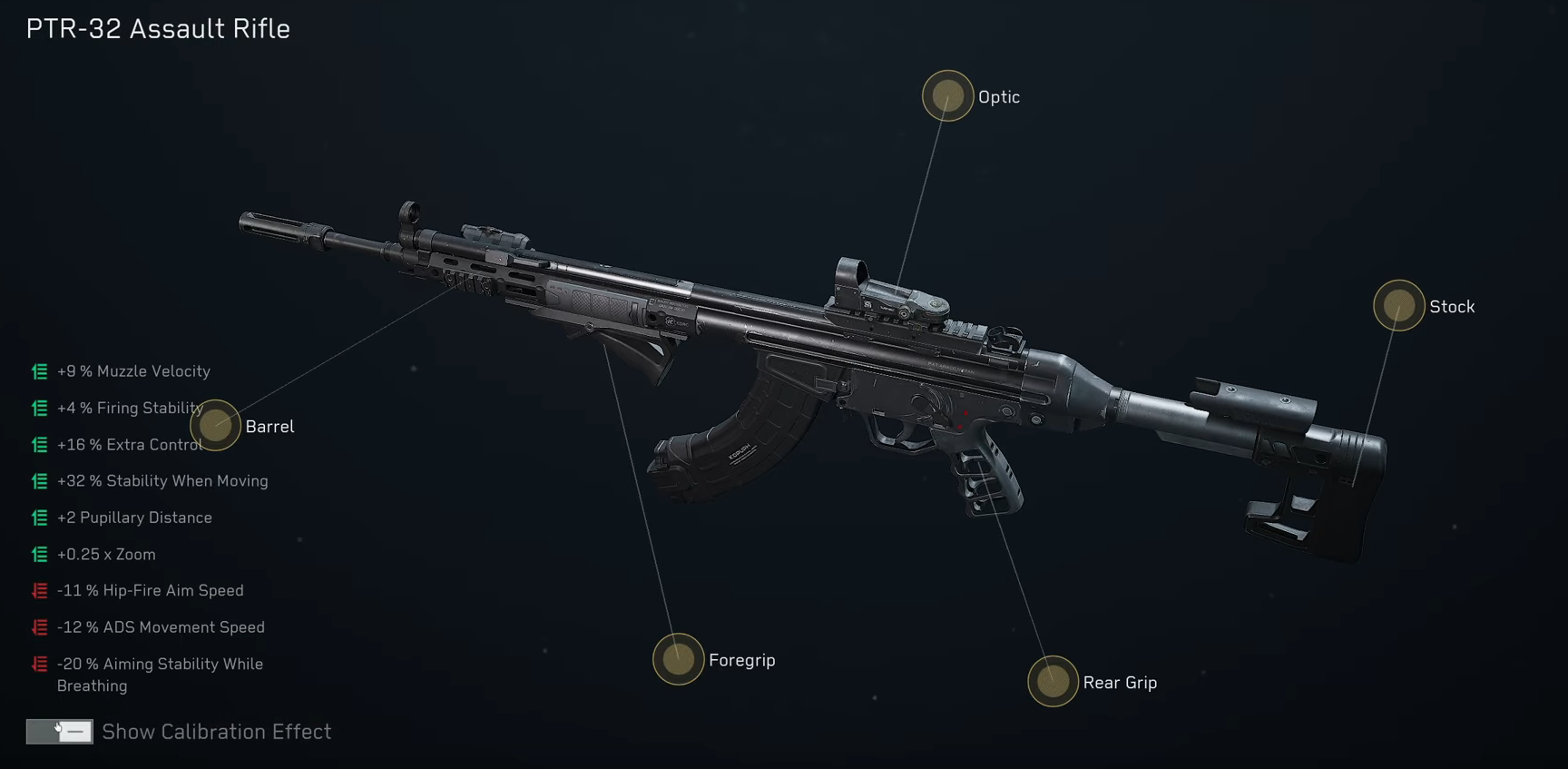The image size is (1568, 769).
Task: Click the green icon next to +16 % Extra Control
Action: (38, 445)
